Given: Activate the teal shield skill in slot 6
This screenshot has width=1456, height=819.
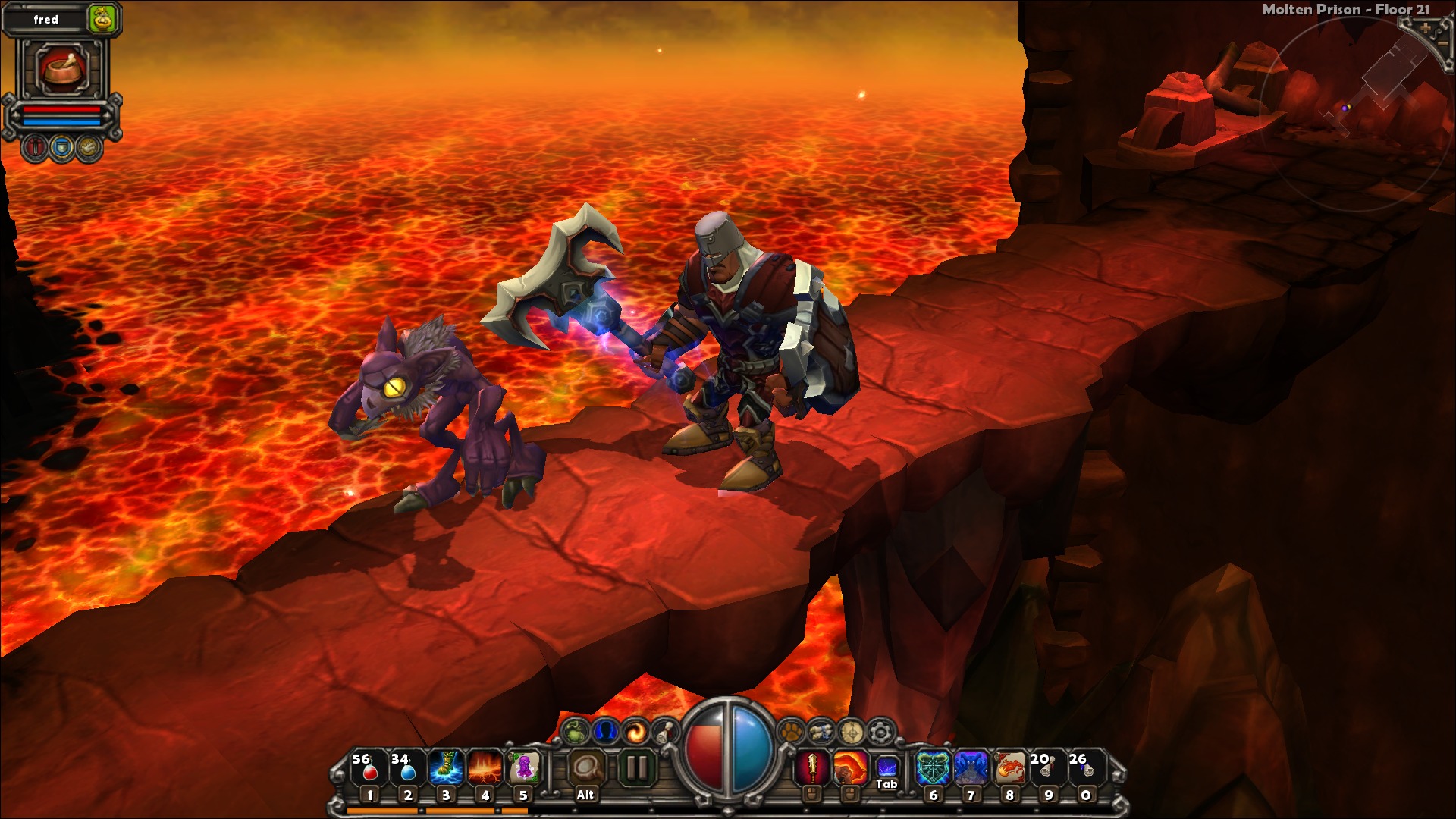Looking at the screenshot, I should click(933, 768).
